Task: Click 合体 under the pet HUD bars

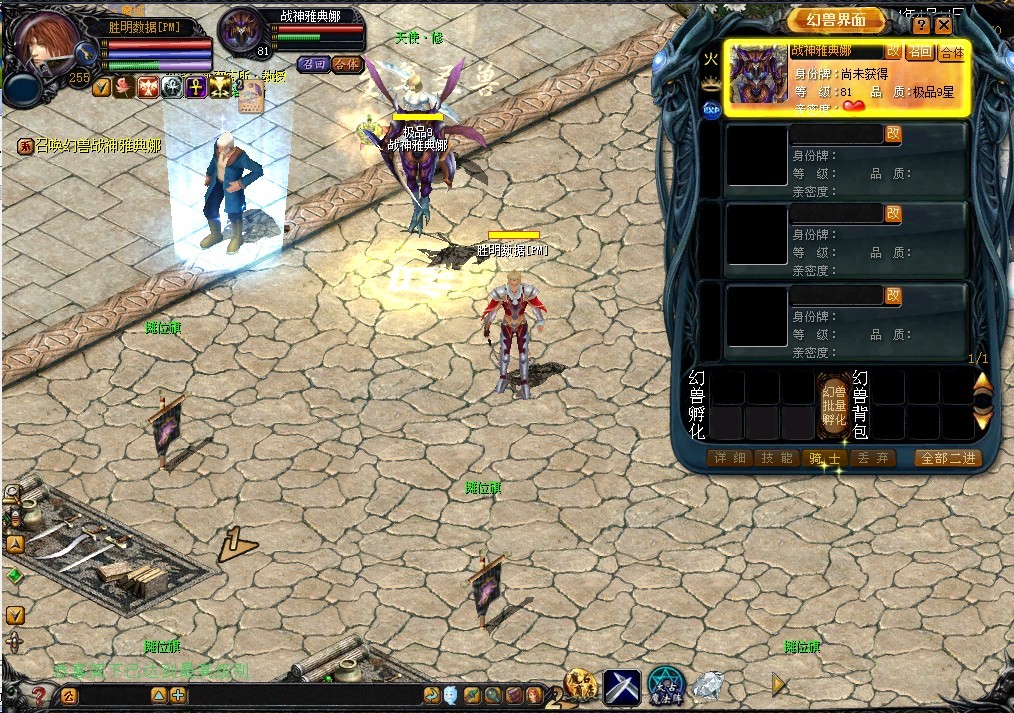Action: click(x=347, y=64)
